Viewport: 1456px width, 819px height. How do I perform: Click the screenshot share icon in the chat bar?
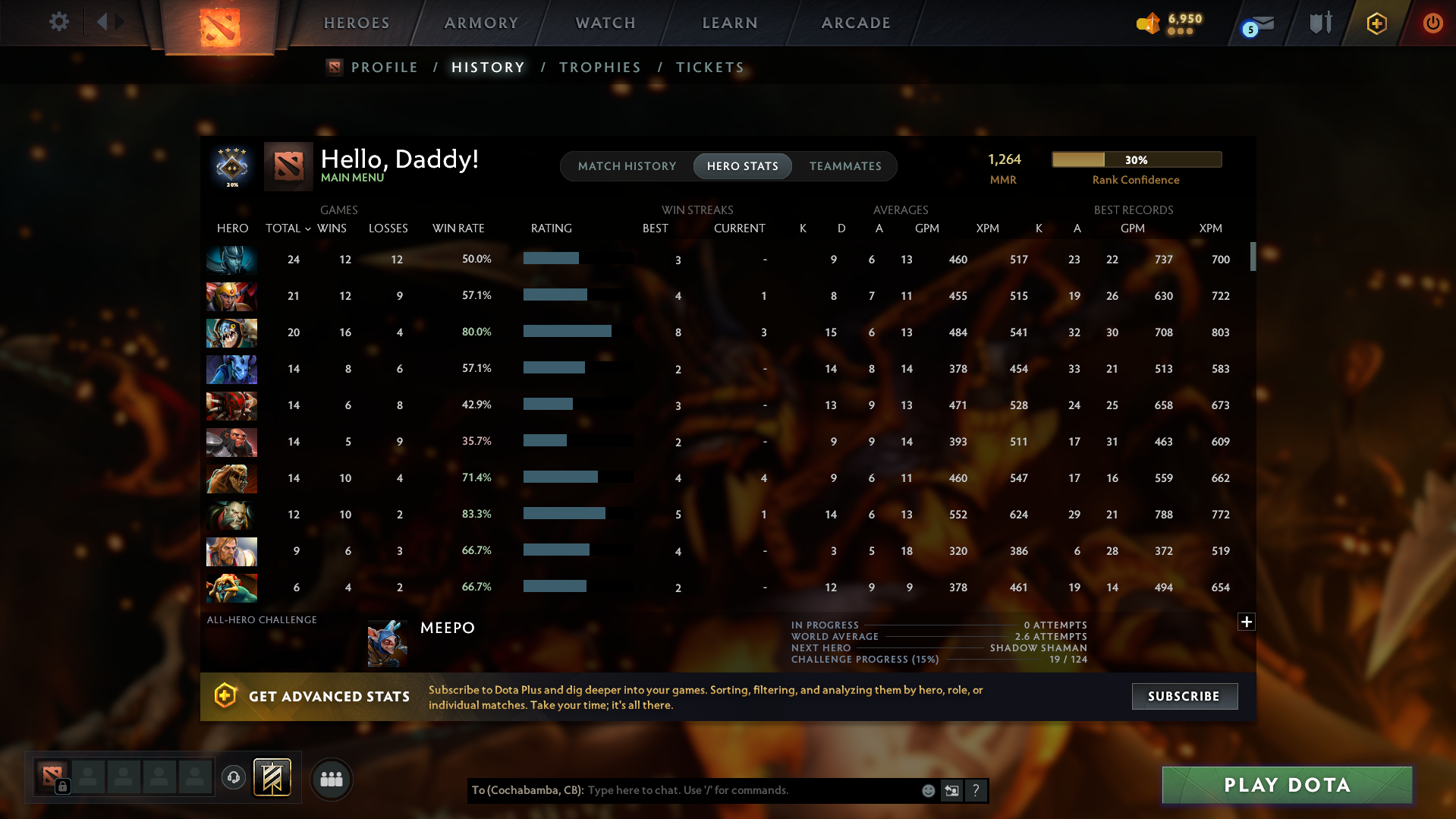tap(951, 790)
